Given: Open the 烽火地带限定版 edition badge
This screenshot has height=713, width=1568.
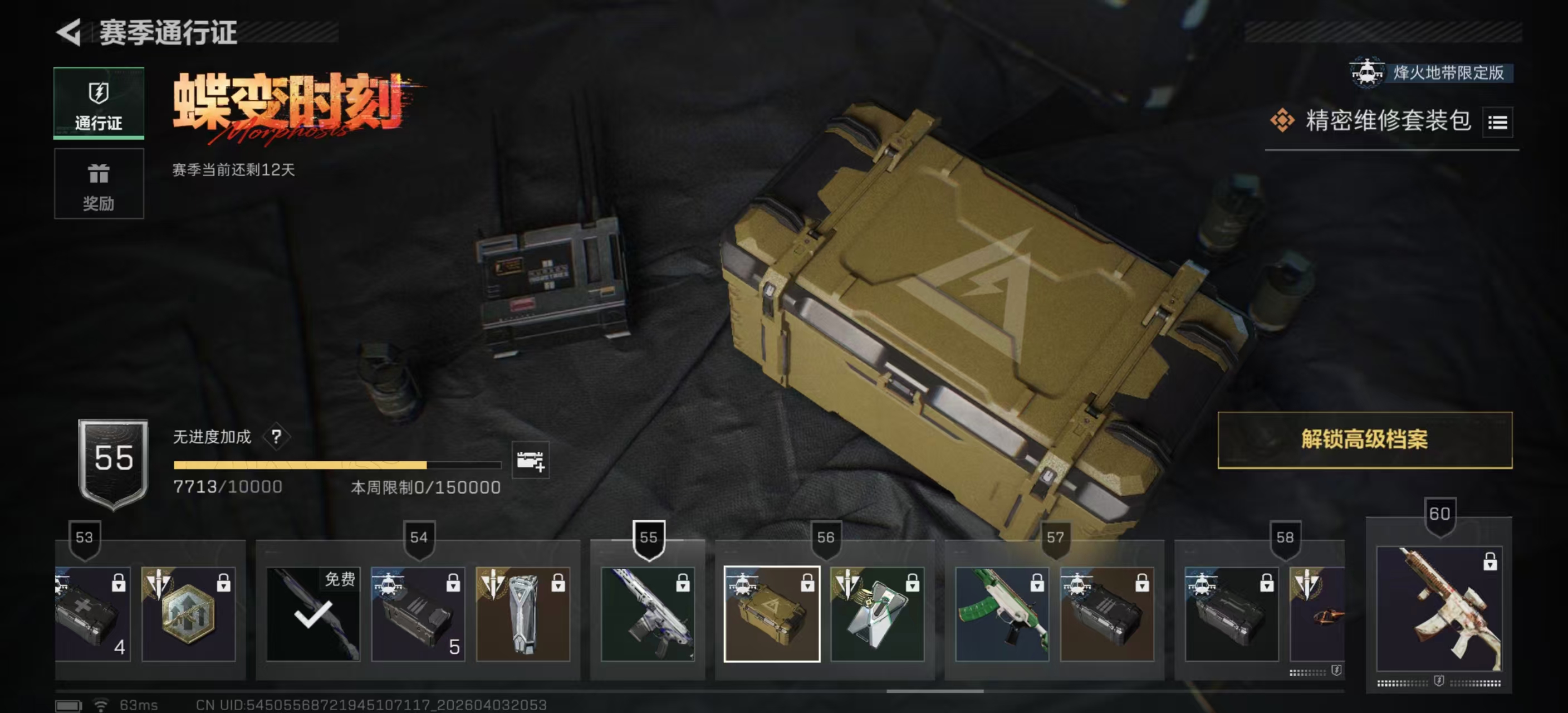Looking at the screenshot, I should coord(1430,74).
